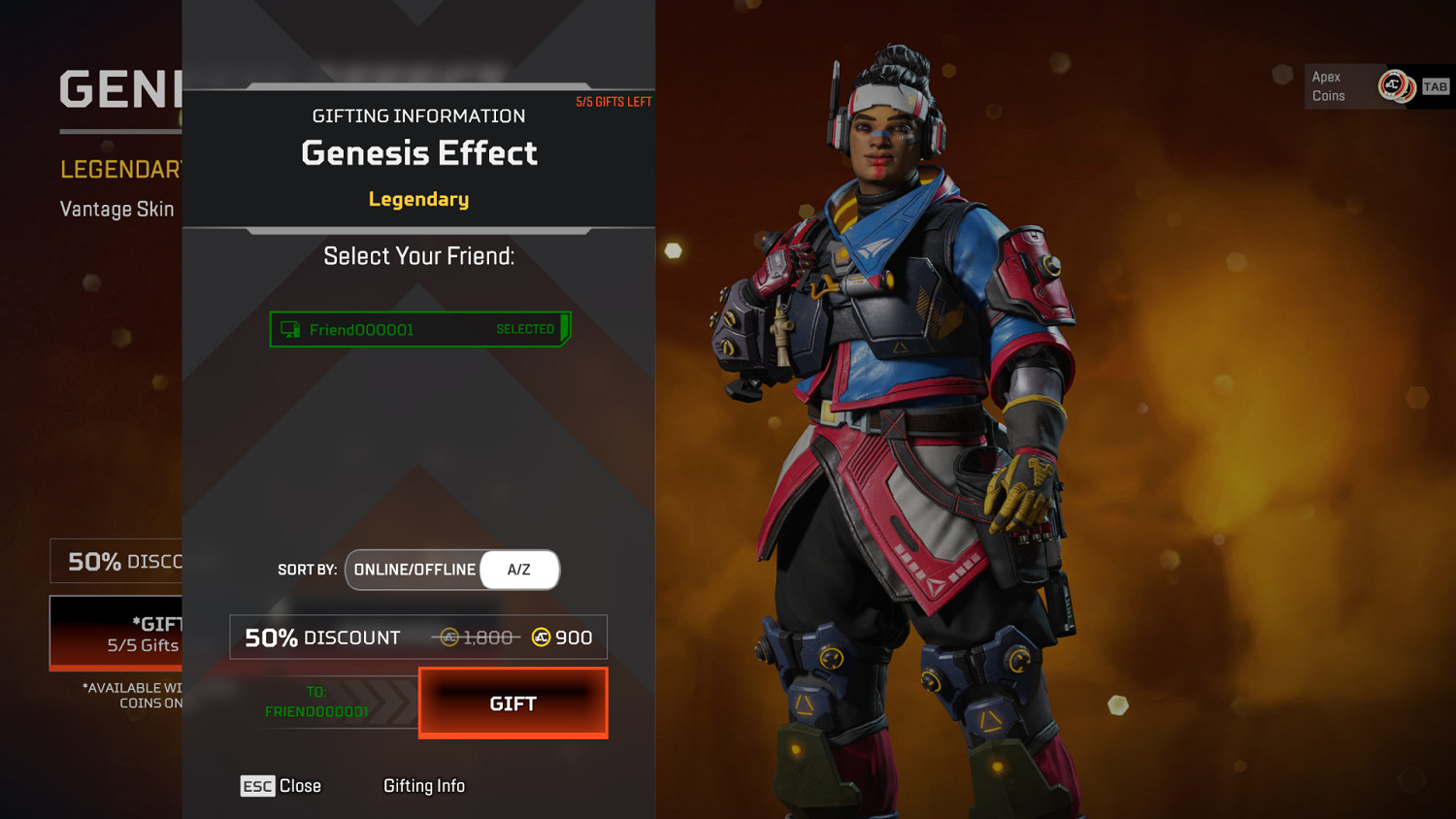Click the monitor icon next to Friend000001
Viewport: 1456px width, 819px height.
pos(288,329)
